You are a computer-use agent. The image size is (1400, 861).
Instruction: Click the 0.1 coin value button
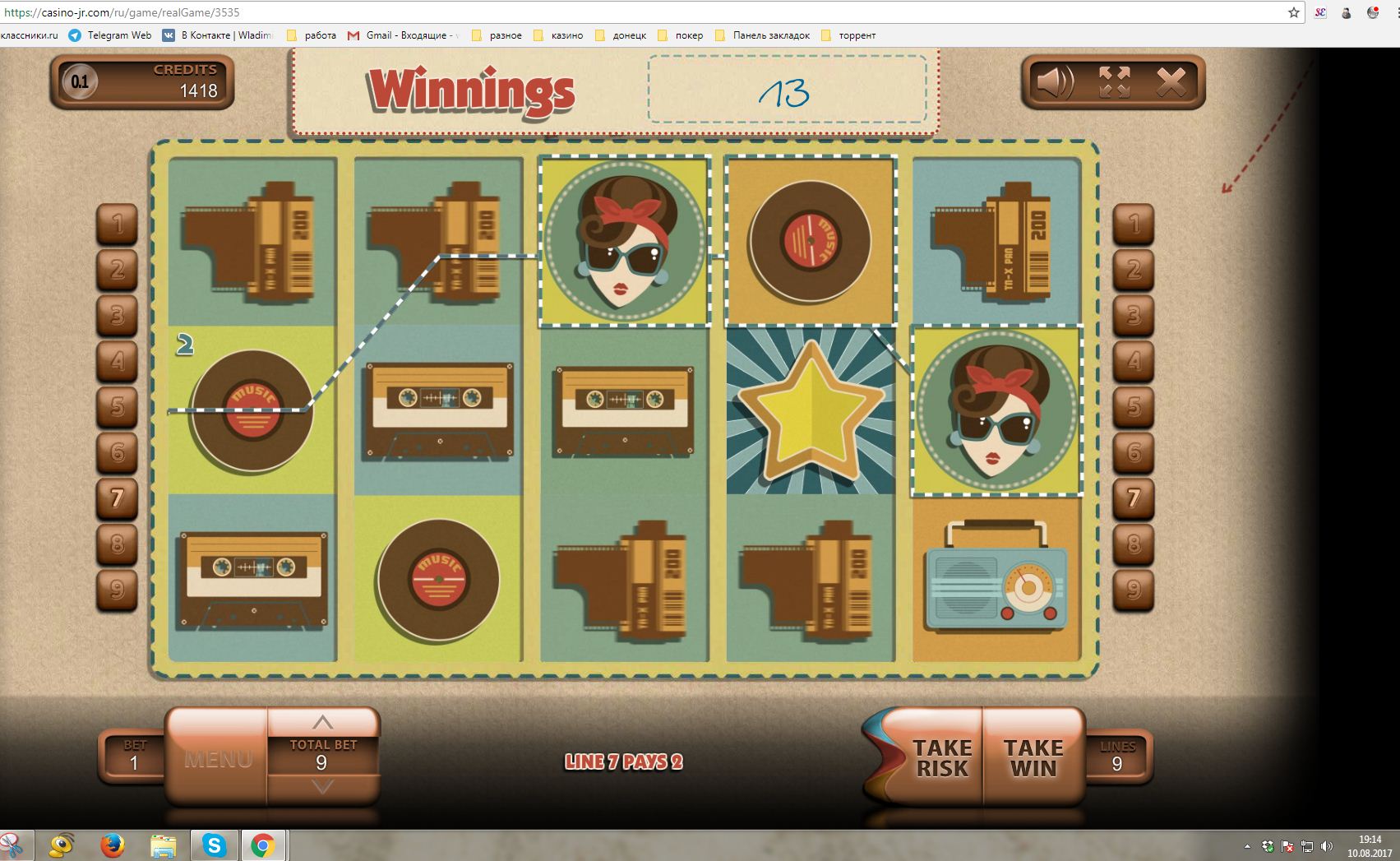(x=80, y=81)
